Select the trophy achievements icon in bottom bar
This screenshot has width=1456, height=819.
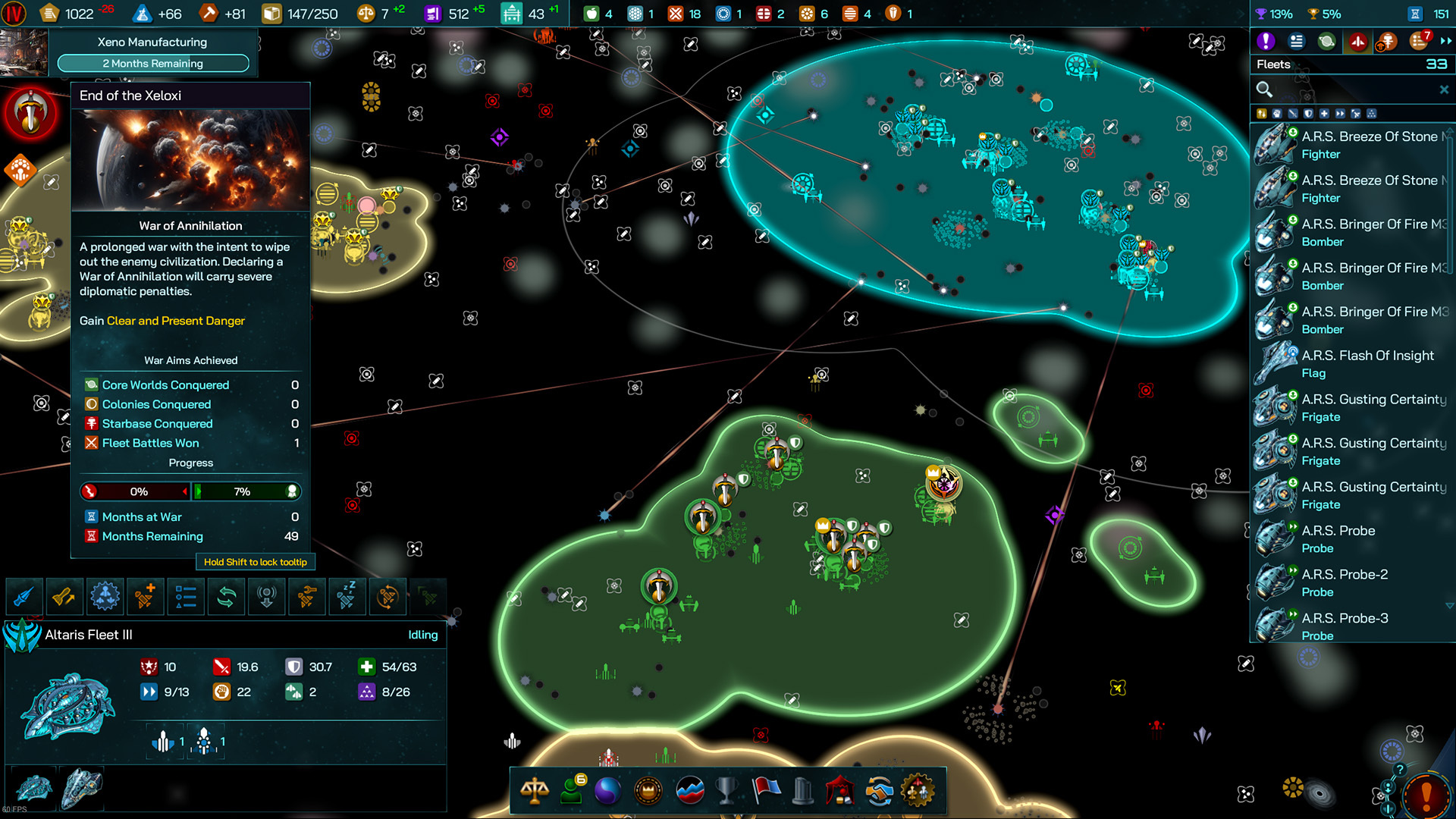click(x=726, y=791)
